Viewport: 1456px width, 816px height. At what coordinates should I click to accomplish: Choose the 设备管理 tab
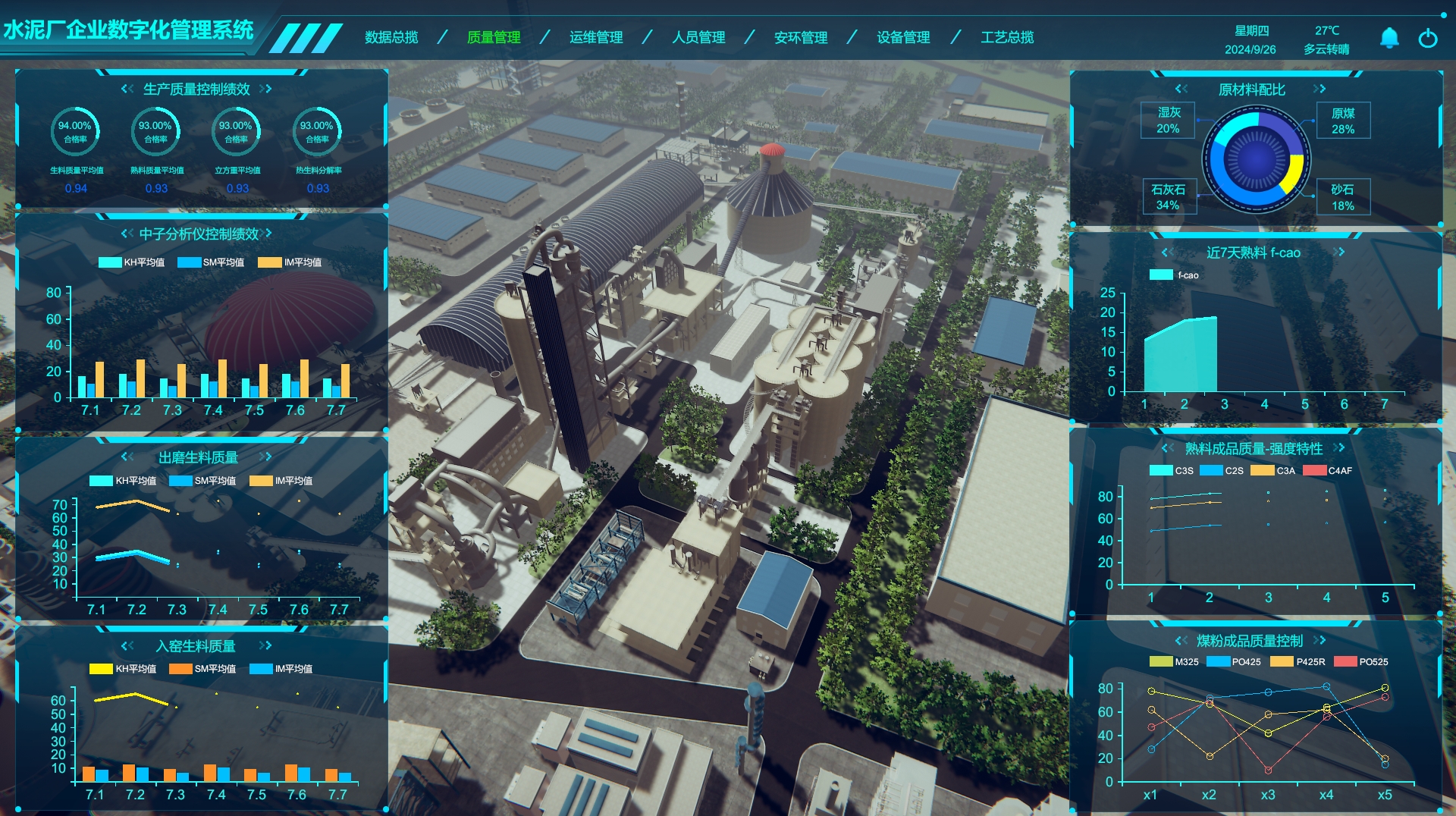coord(903,37)
